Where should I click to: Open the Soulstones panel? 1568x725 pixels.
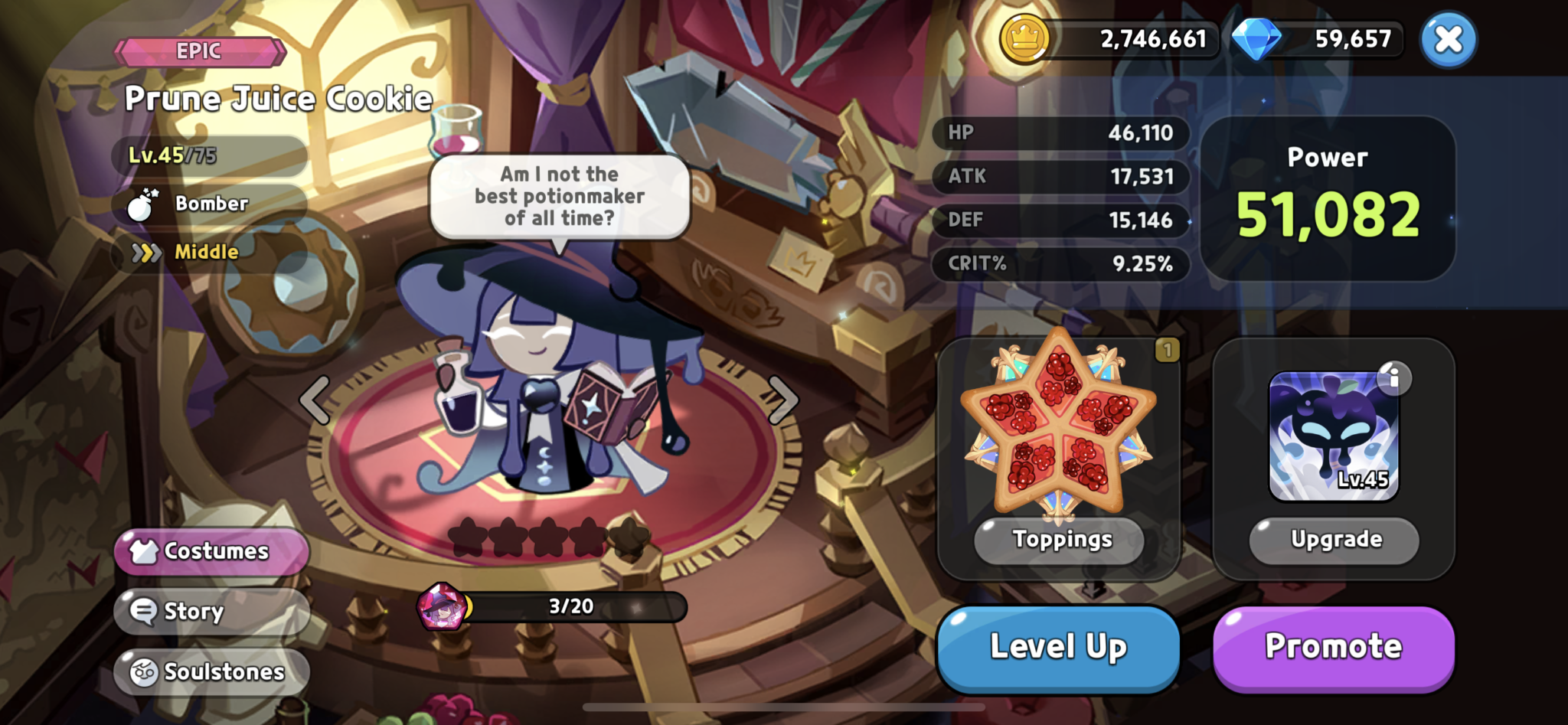[x=211, y=671]
